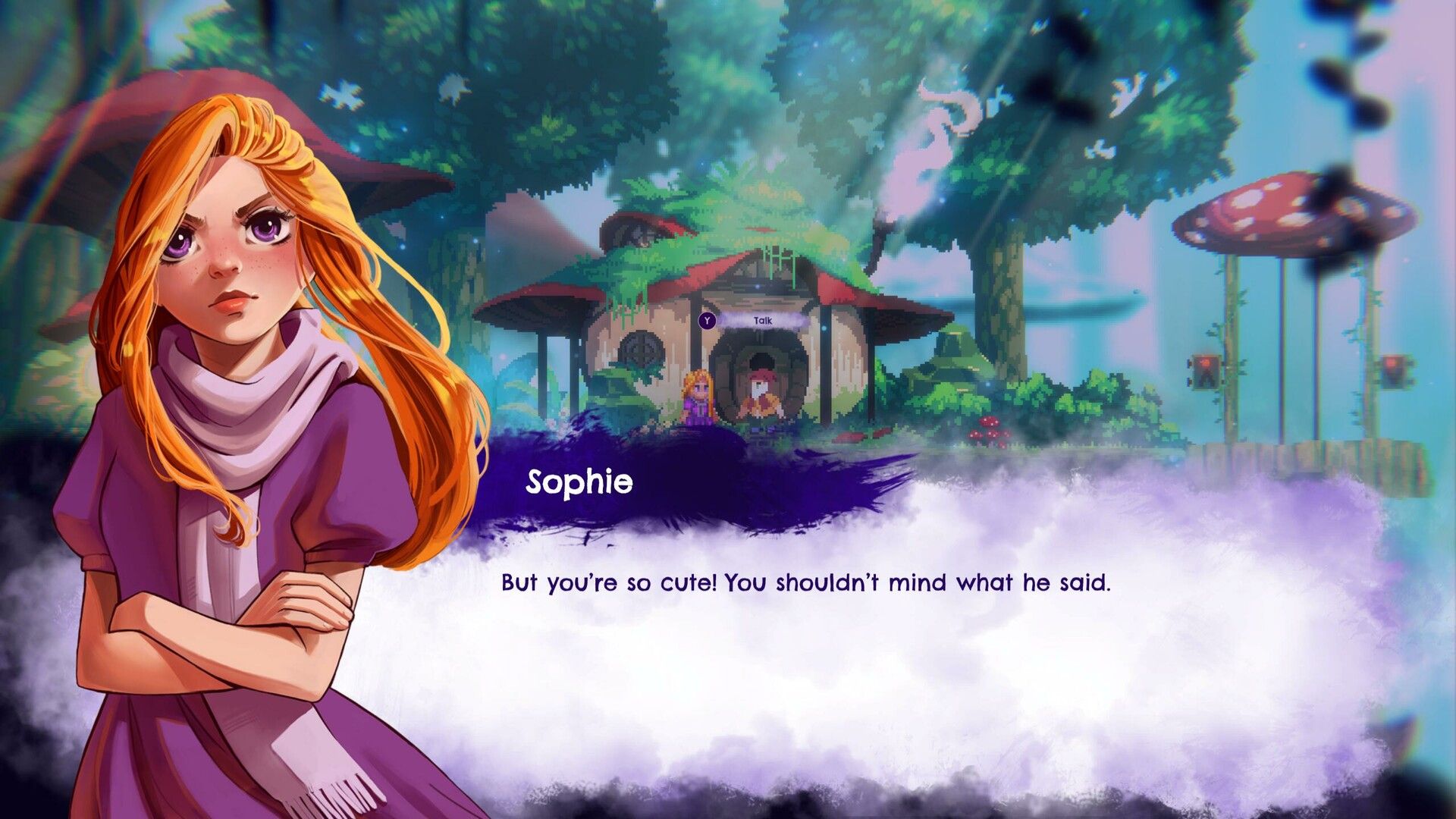
Task: Select the Talk interaction prompt
Action: click(x=762, y=321)
